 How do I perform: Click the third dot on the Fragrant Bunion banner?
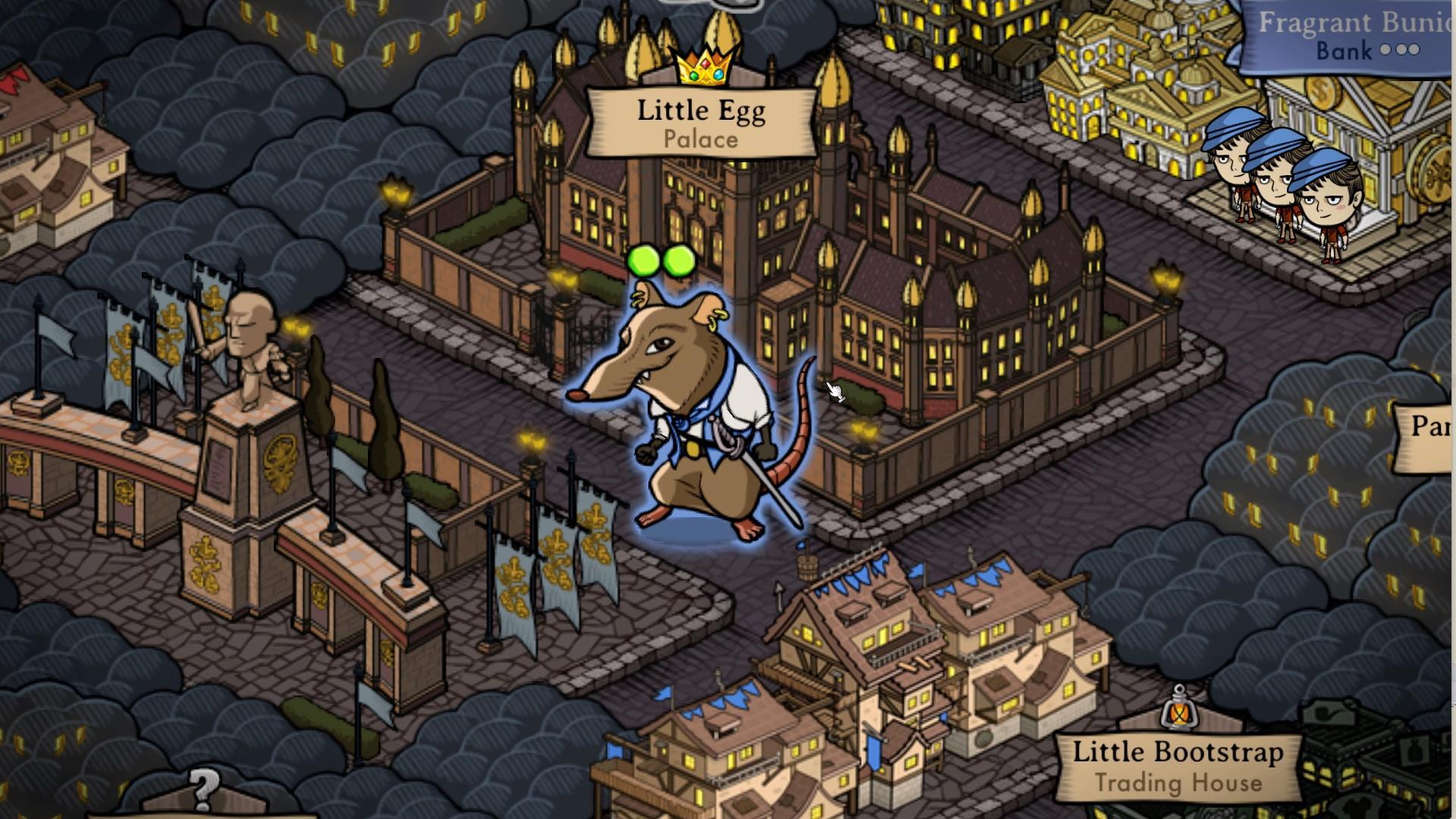tap(1414, 50)
